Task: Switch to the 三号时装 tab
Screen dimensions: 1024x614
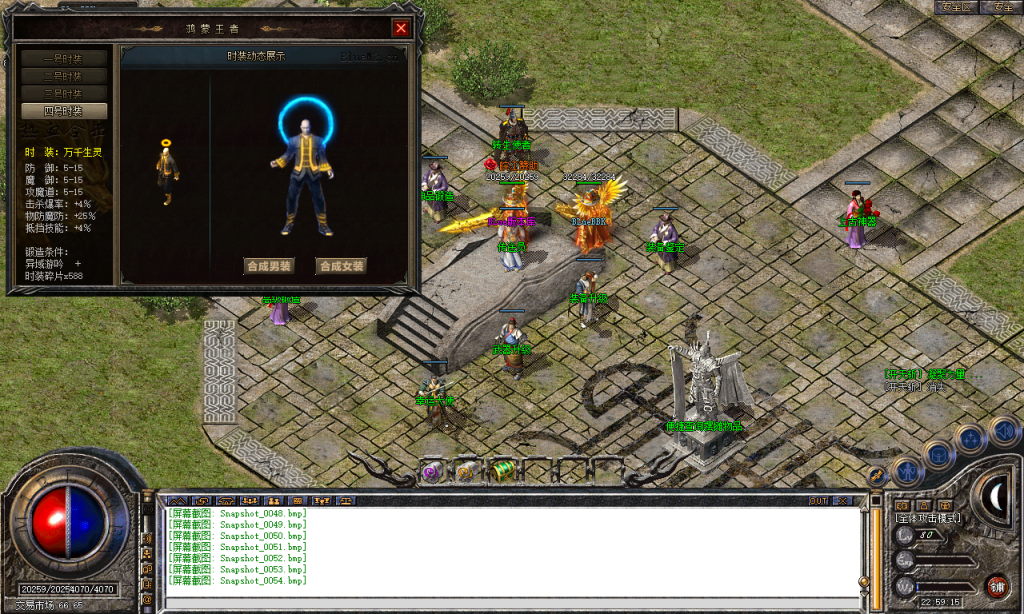Action: click(x=64, y=93)
